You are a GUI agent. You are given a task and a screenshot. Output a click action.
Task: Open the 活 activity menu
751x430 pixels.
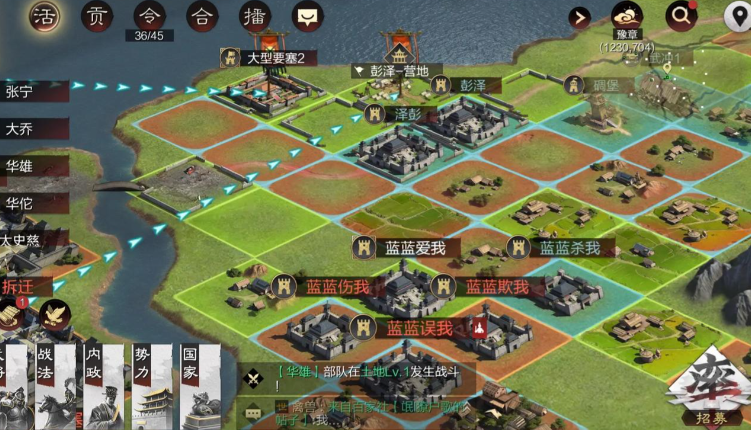(43, 17)
